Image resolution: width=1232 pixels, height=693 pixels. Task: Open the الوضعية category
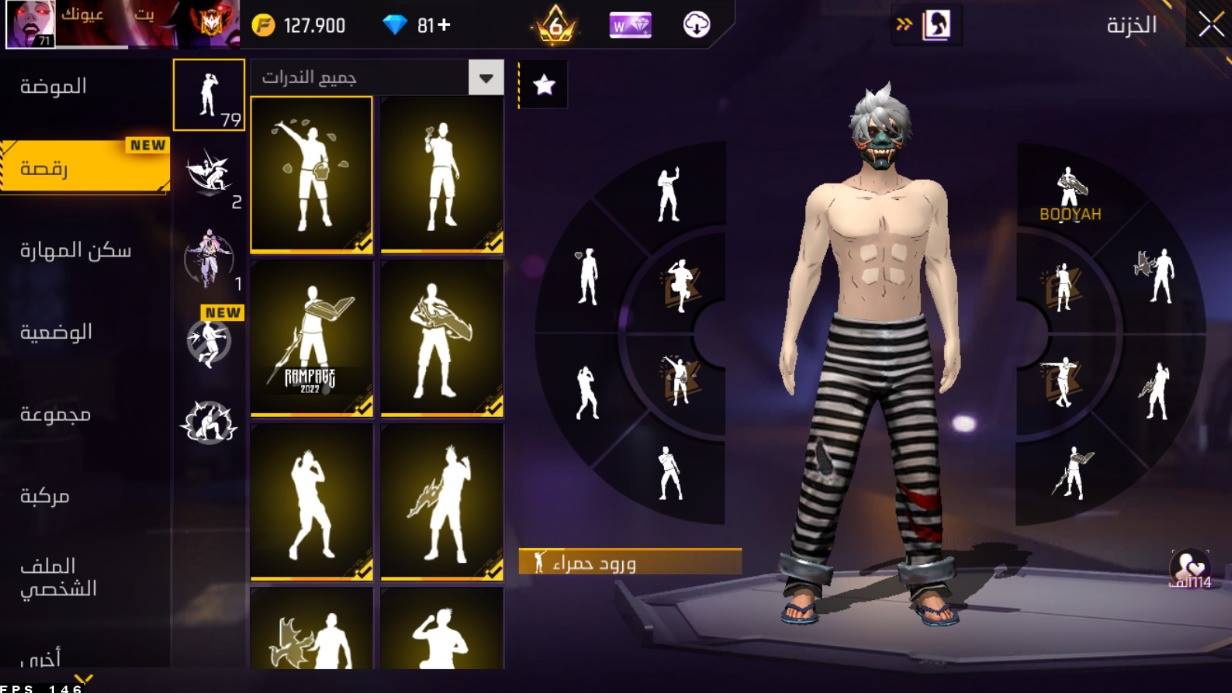point(56,332)
